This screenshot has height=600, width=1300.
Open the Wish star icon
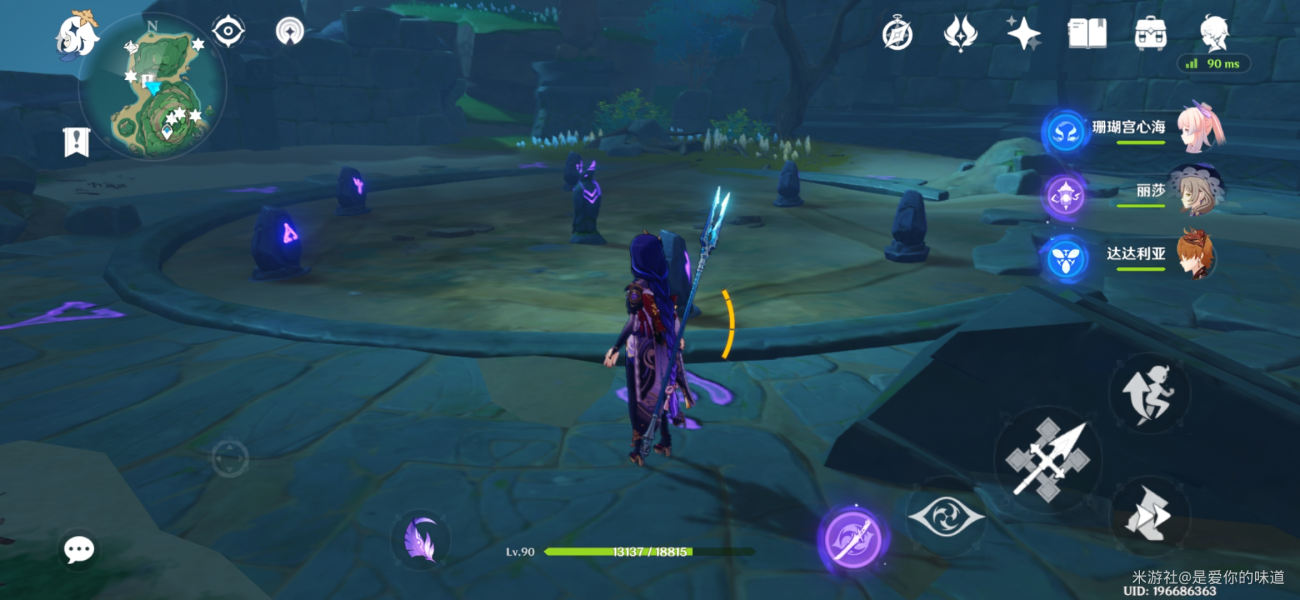click(x=1023, y=34)
